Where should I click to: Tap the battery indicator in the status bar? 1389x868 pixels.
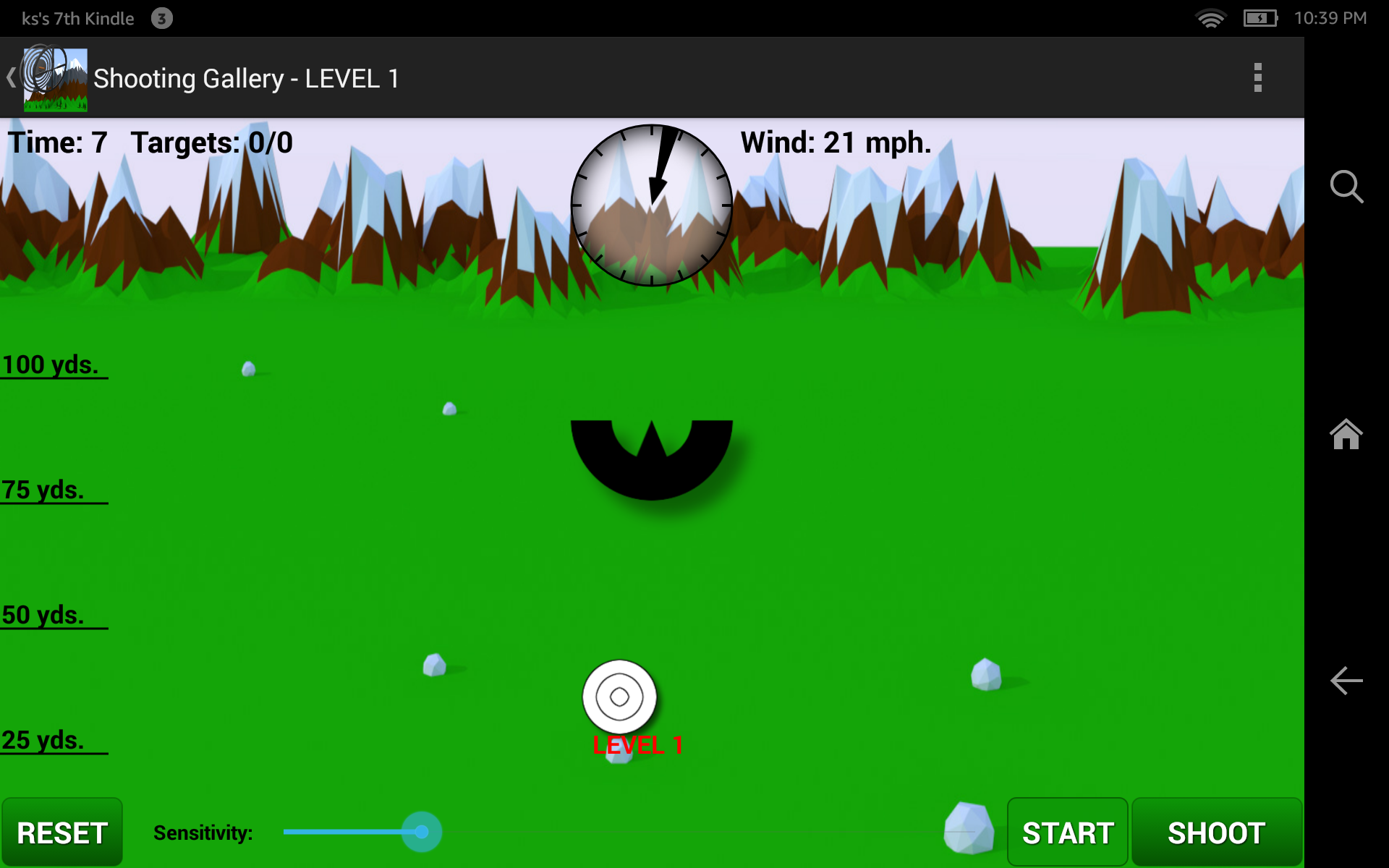click(x=1260, y=18)
